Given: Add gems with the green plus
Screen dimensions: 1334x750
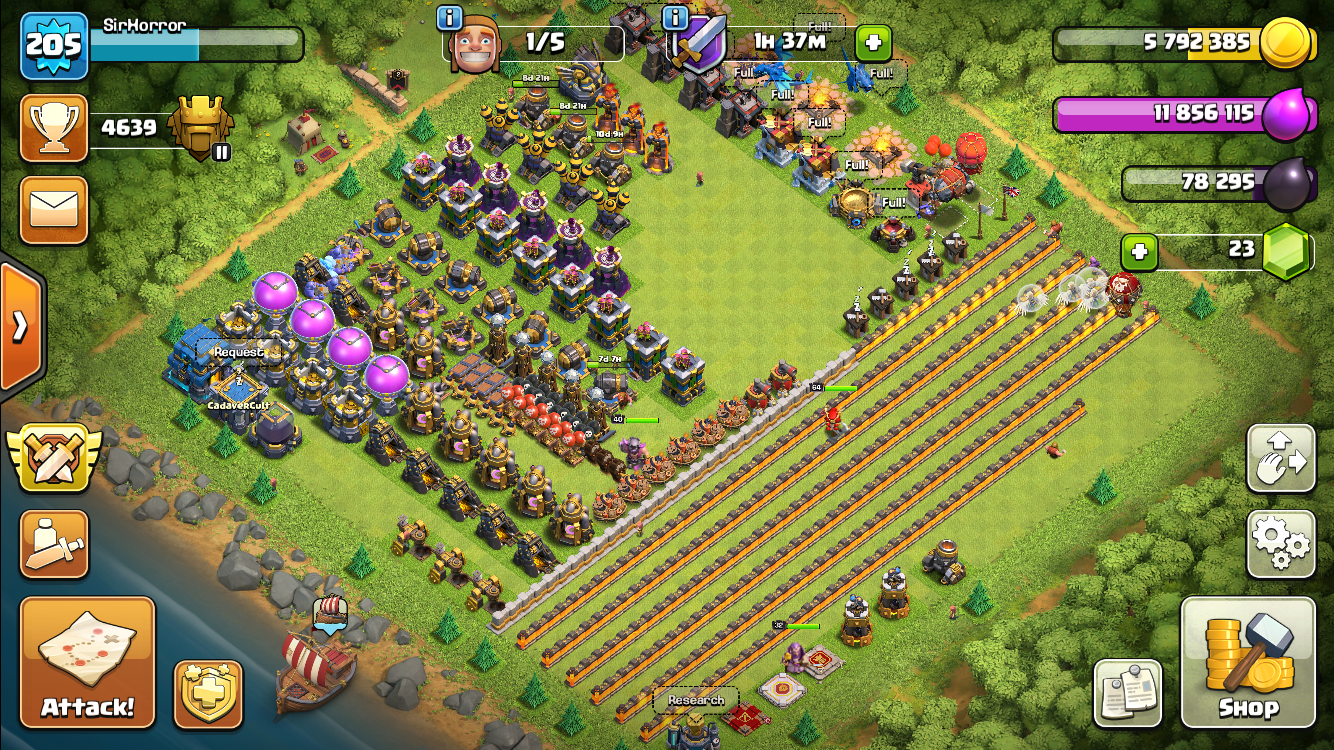Looking at the screenshot, I should point(1139,252).
